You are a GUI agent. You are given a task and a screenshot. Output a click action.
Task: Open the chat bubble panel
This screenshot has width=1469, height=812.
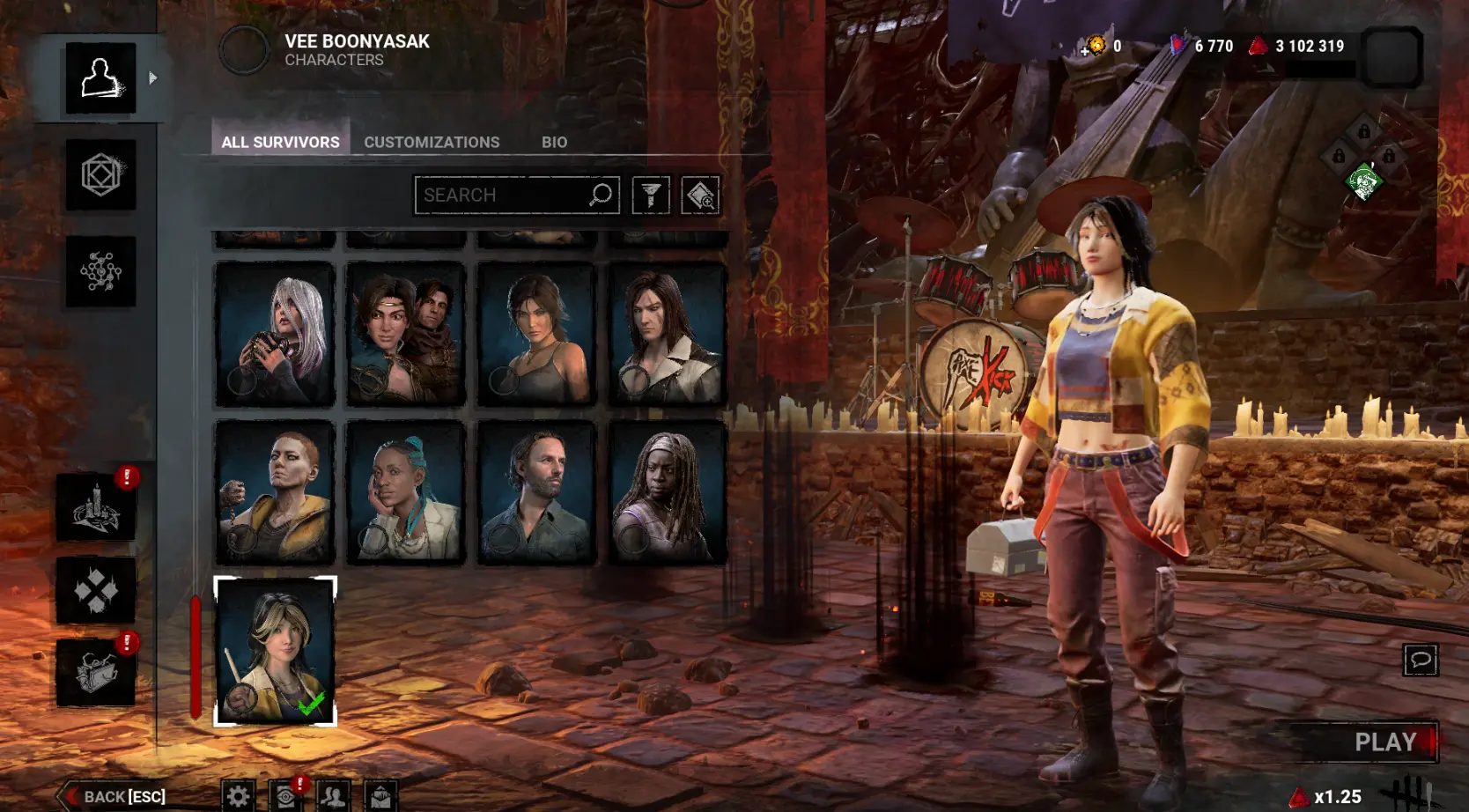1420,660
